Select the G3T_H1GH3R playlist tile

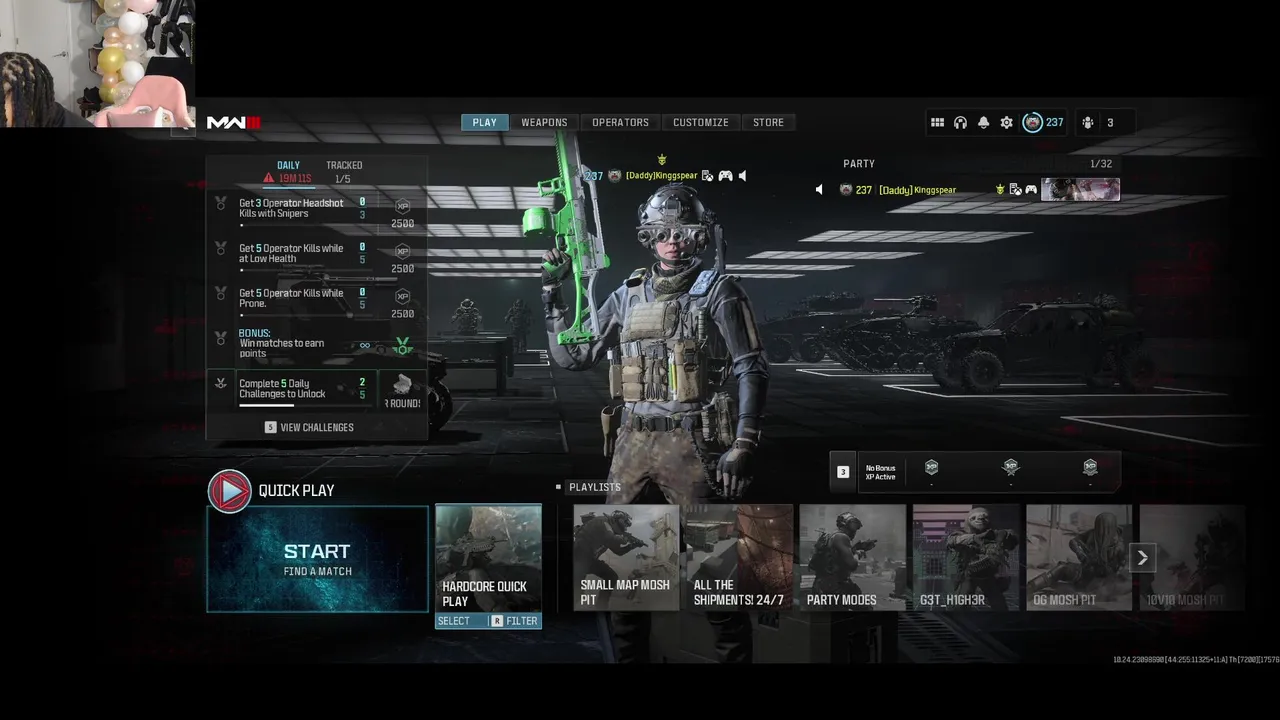click(965, 557)
